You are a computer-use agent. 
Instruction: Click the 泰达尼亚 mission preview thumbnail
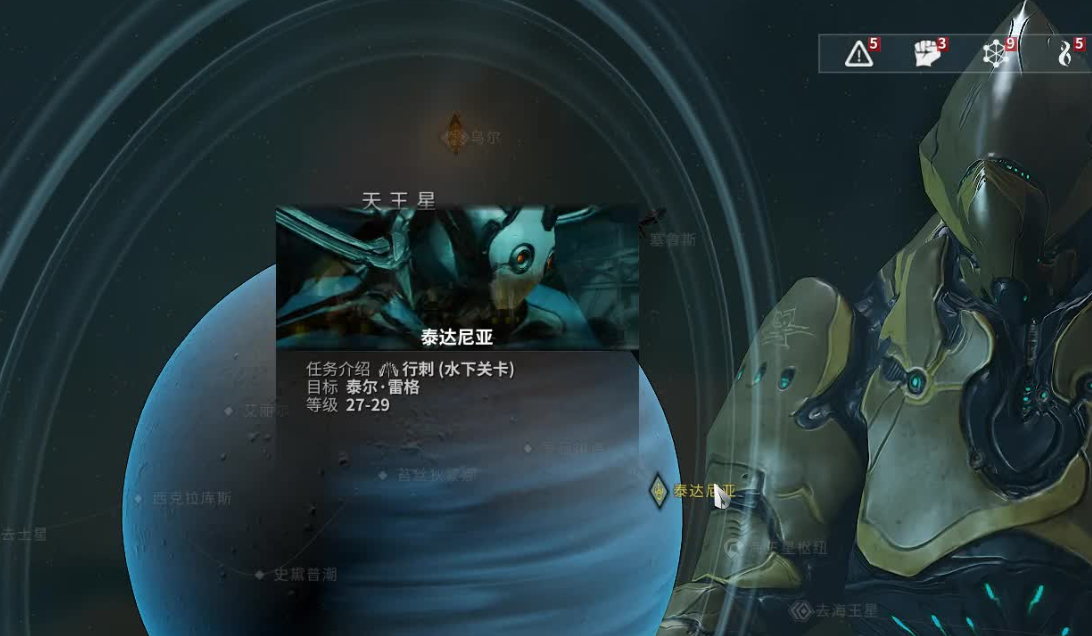pos(457,277)
